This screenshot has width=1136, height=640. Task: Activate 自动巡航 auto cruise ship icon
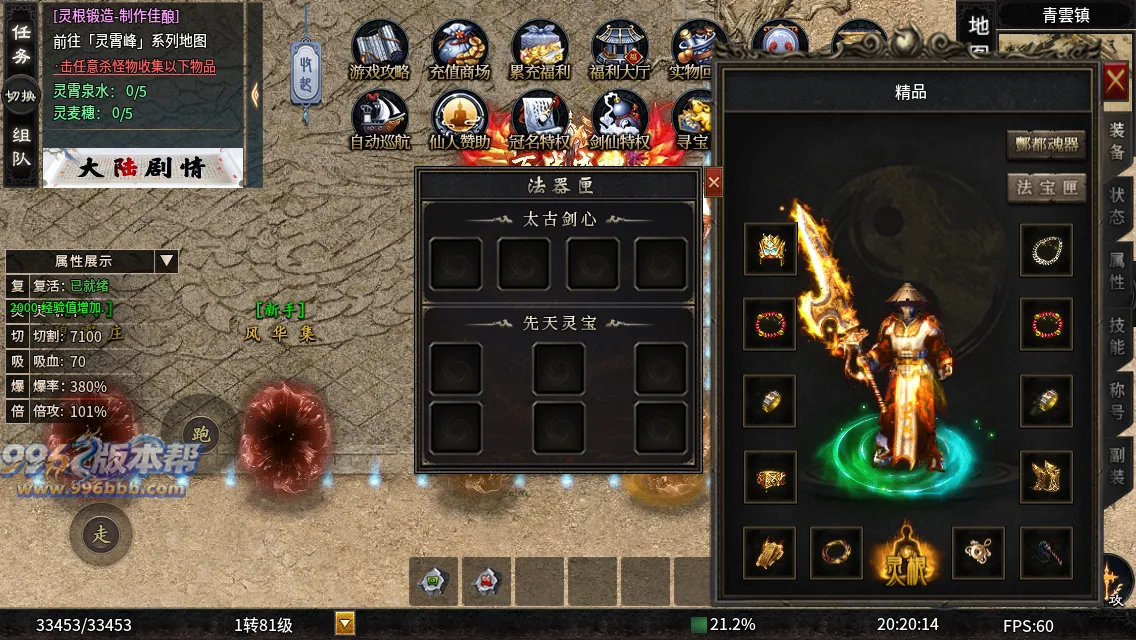click(x=380, y=120)
